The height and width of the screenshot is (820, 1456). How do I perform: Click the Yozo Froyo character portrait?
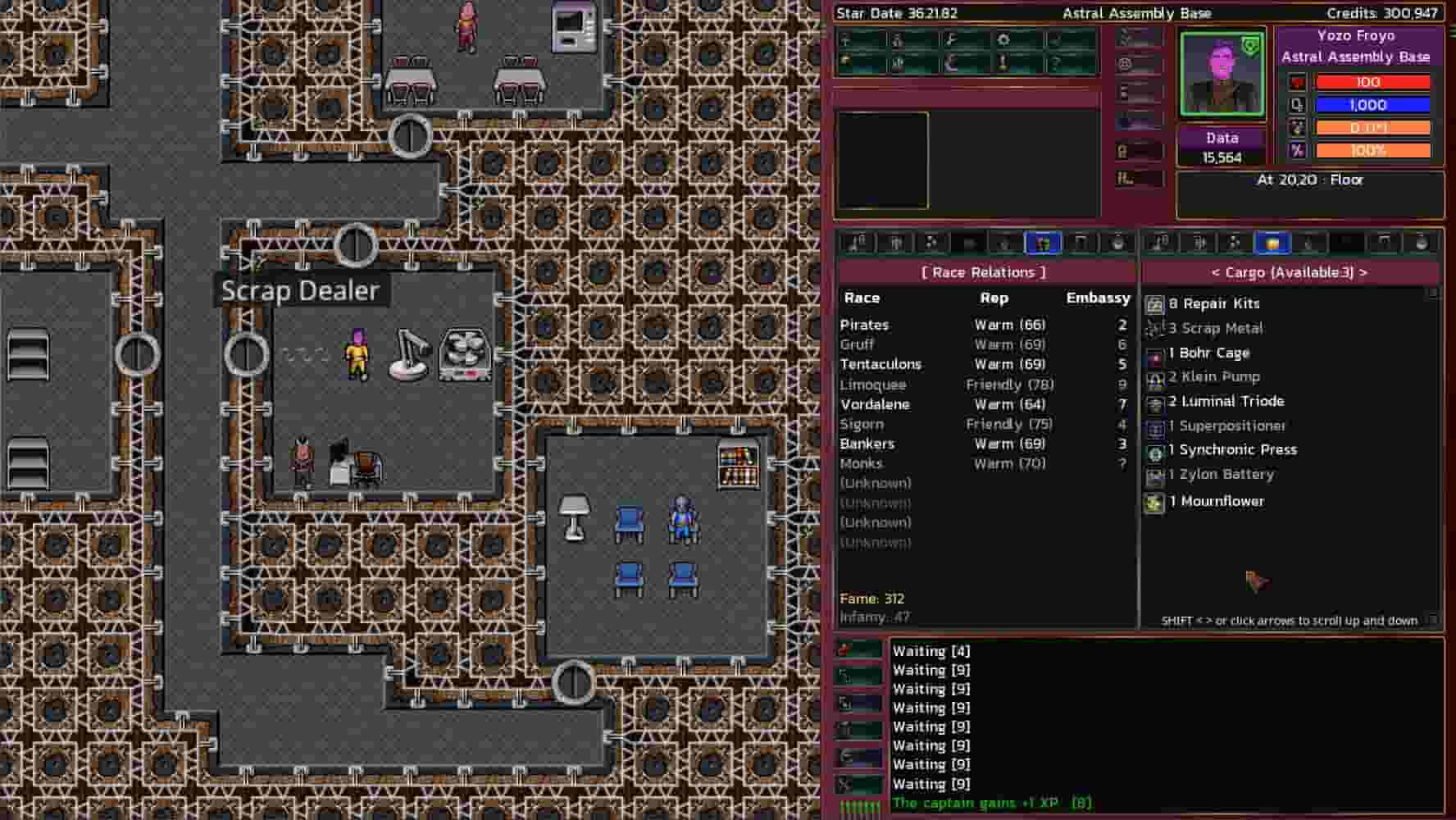[1220, 75]
